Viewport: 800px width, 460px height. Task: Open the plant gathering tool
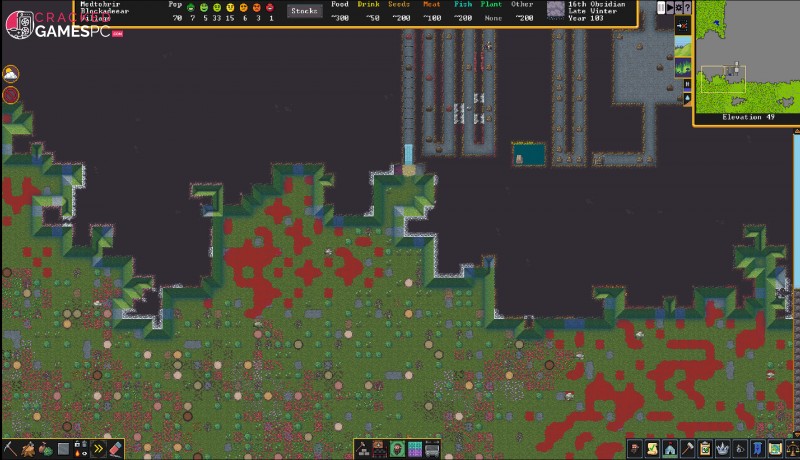point(44,449)
